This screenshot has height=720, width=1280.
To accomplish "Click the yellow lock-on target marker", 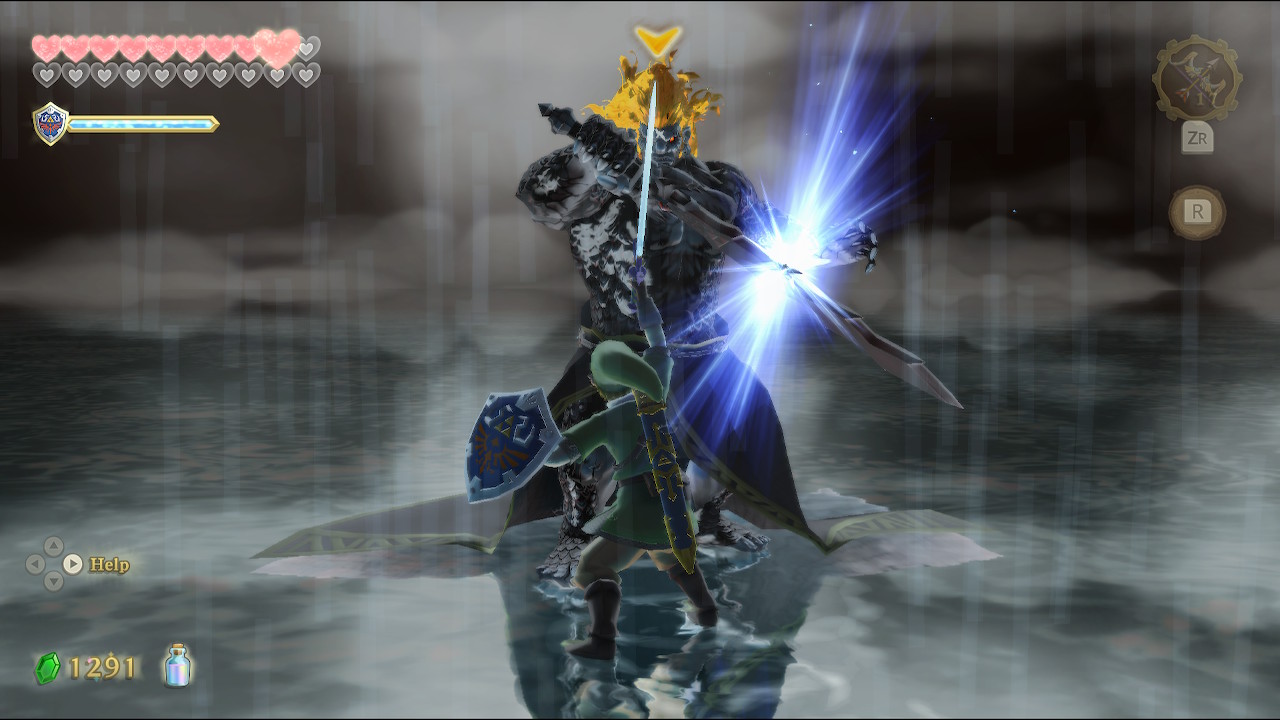I will [657, 40].
